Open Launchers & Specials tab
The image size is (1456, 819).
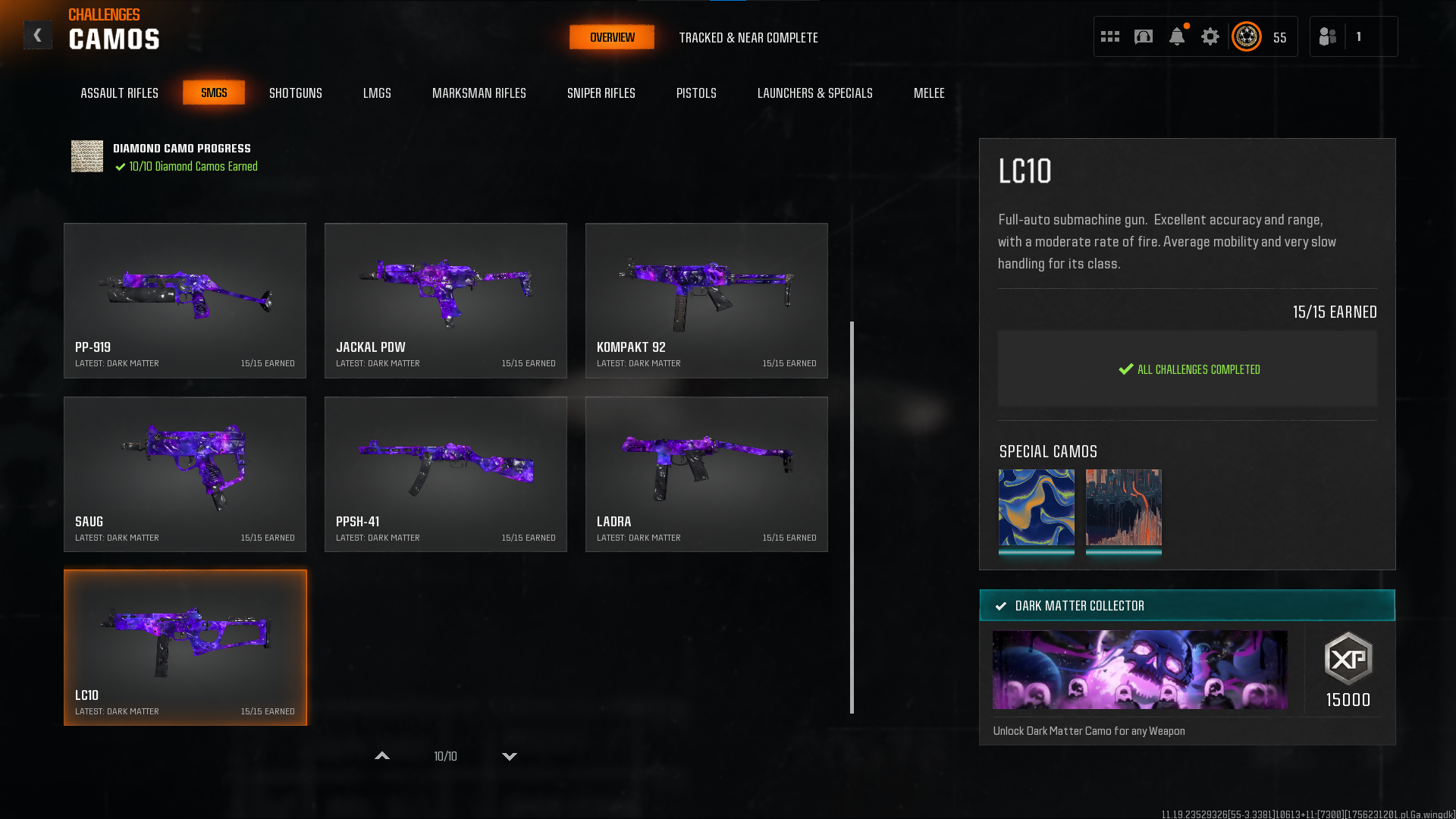point(814,93)
